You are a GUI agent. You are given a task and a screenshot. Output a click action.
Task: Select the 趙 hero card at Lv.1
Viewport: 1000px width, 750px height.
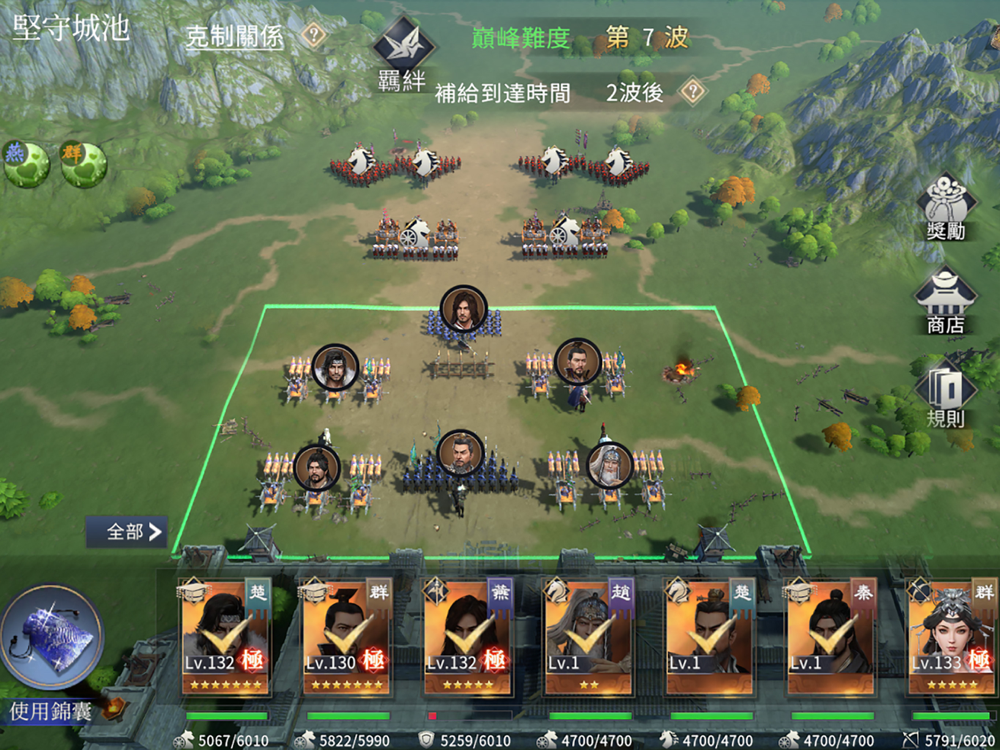[589, 636]
